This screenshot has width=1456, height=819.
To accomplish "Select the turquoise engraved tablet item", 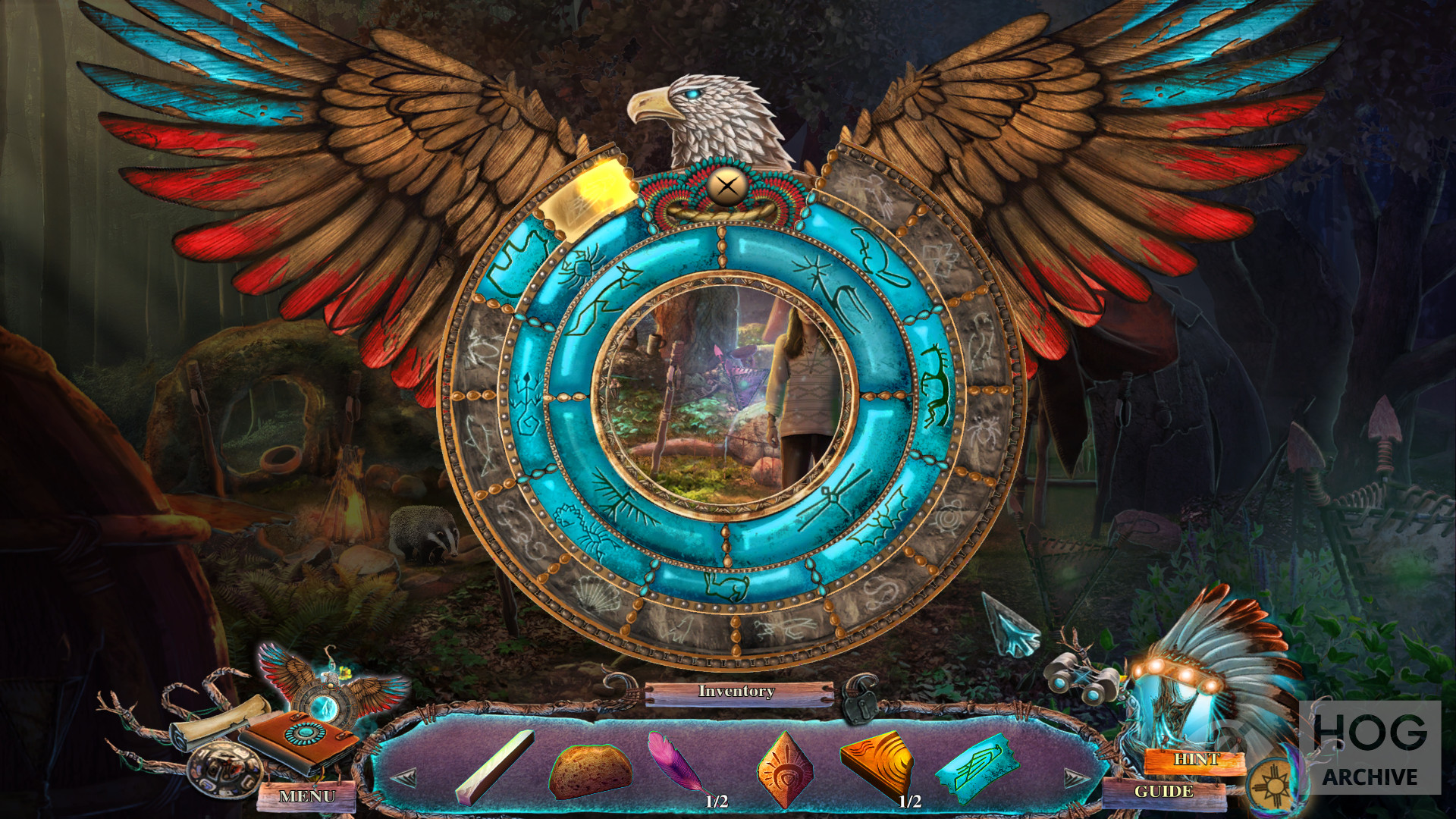I will click(x=976, y=767).
